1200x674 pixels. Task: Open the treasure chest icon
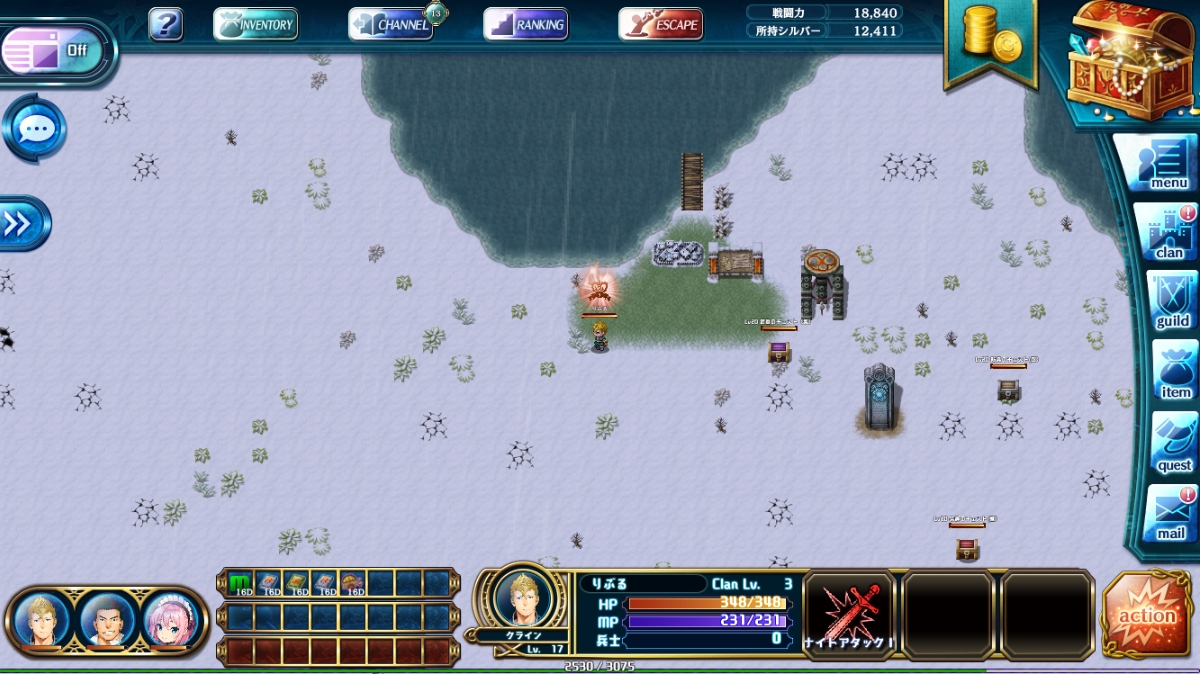[x=1130, y=60]
